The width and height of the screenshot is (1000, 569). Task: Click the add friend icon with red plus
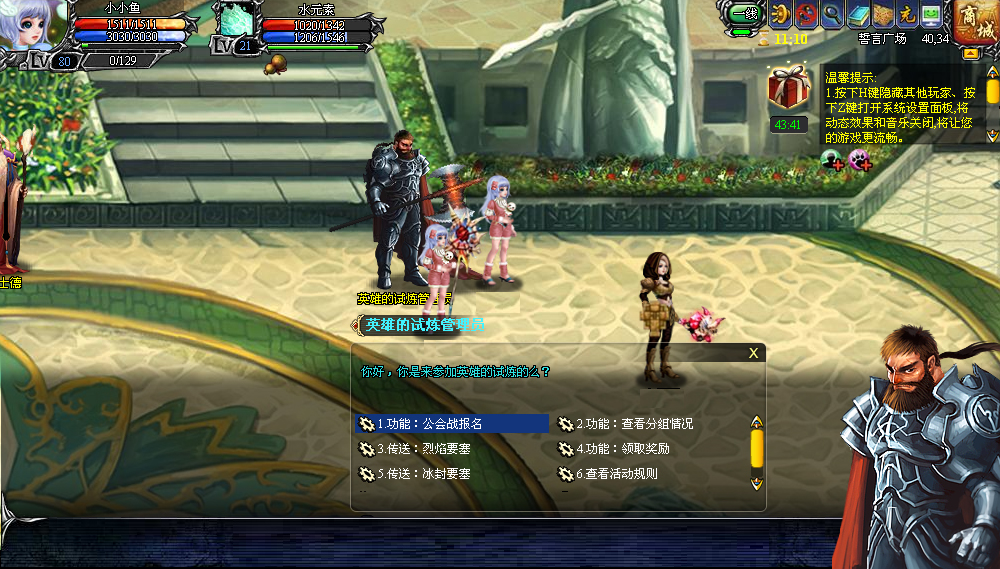(x=832, y=158)
